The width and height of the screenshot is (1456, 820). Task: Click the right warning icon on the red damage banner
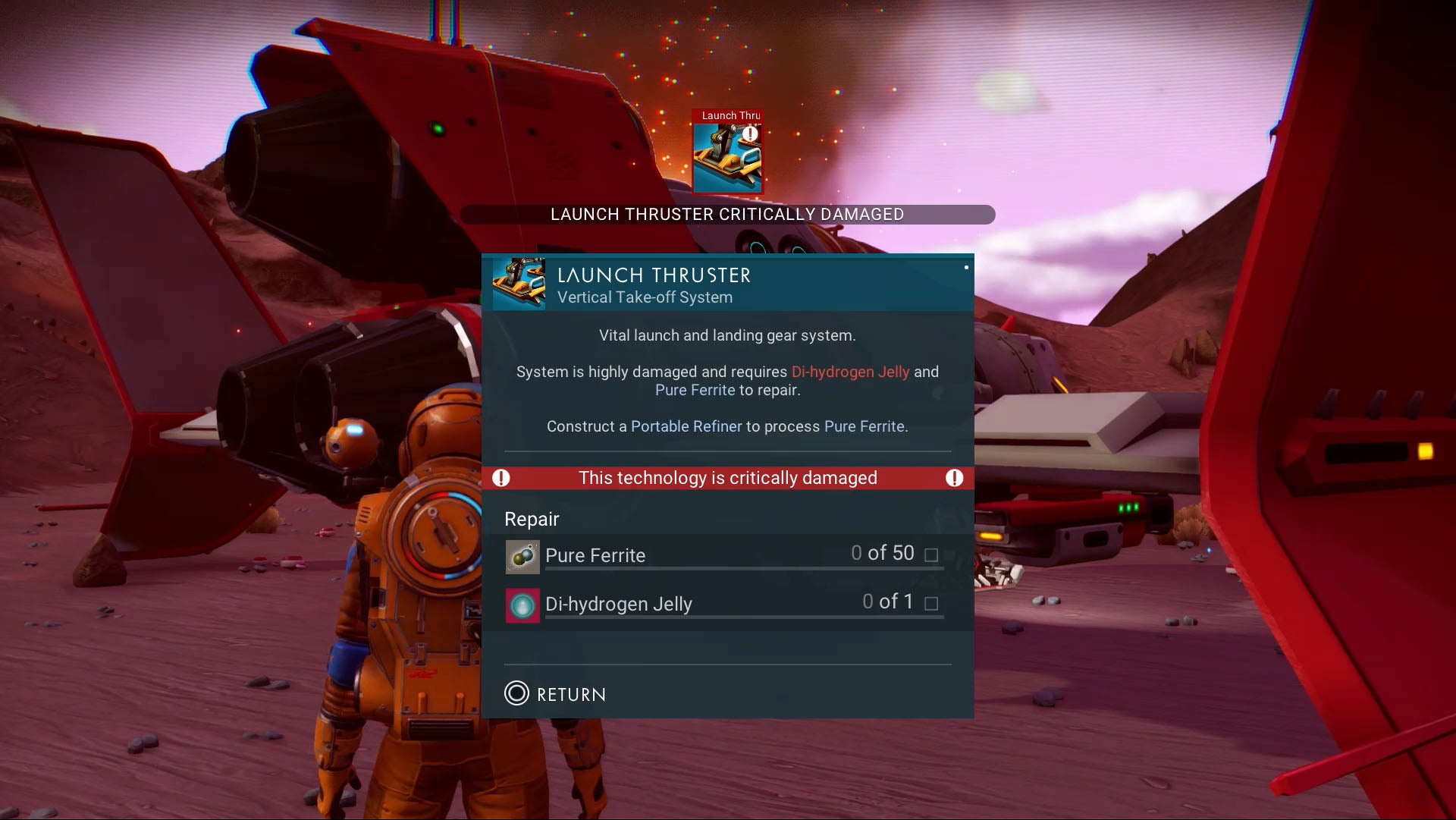coord(955,478)
